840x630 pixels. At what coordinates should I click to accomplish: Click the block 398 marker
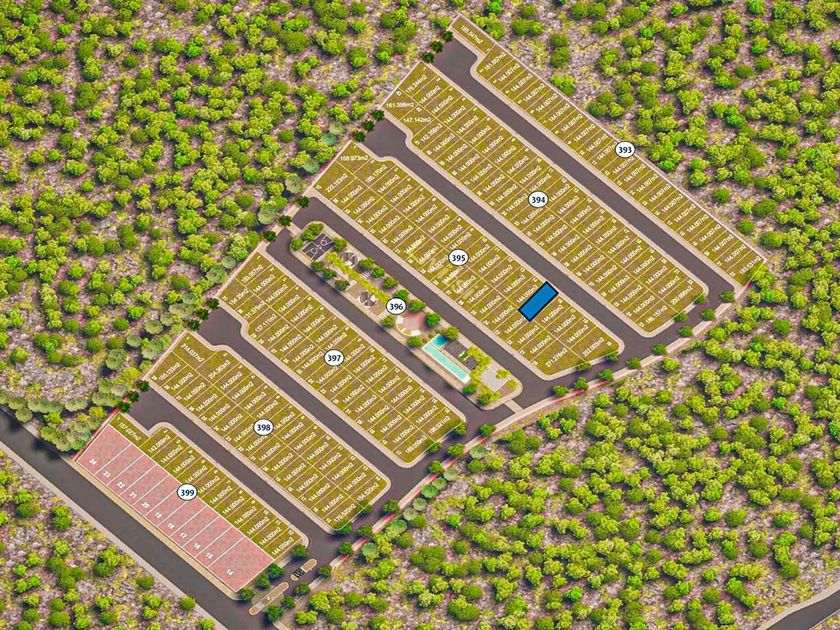point(263,427)
